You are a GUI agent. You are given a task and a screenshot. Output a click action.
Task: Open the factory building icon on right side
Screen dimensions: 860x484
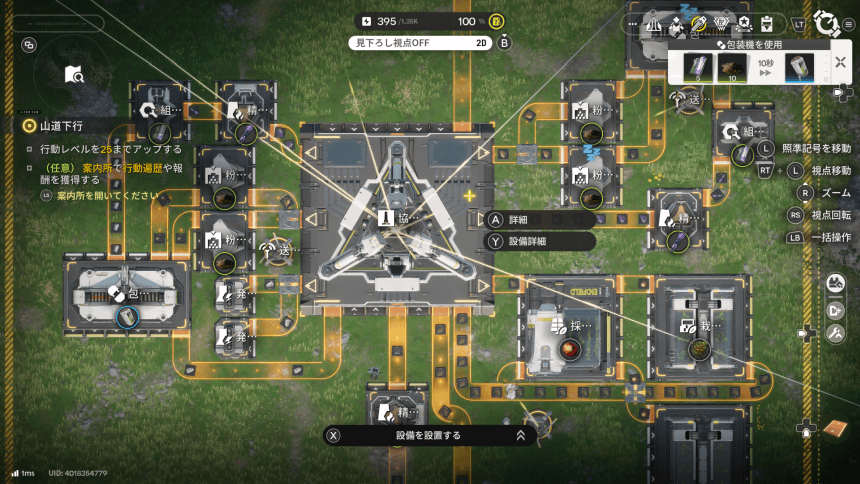[x=836, y=285]
